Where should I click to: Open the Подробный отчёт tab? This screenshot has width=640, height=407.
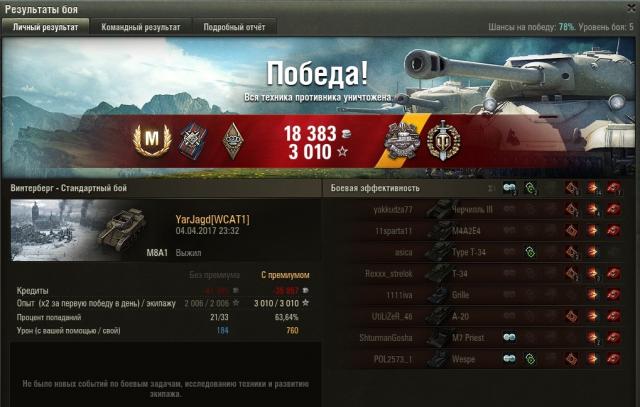coord(233,27)
